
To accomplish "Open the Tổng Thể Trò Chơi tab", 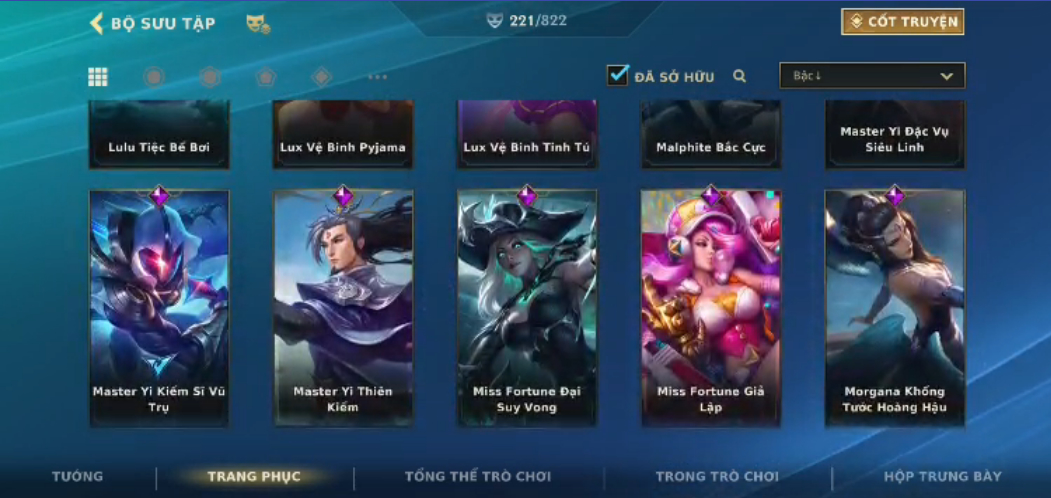I will pyautogui.click(x=478, y=477).
